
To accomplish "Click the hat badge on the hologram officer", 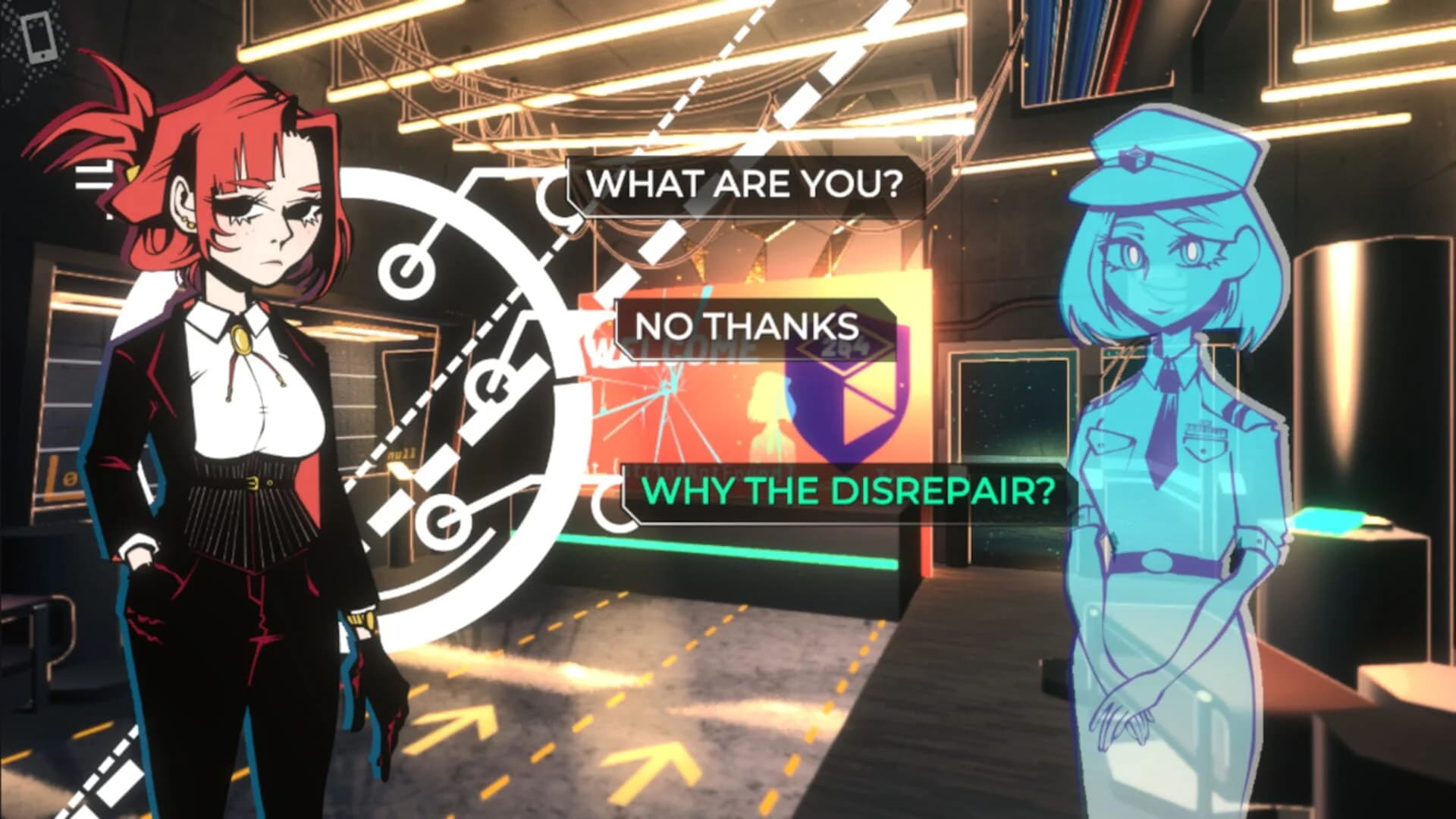I will [1134, 158].
